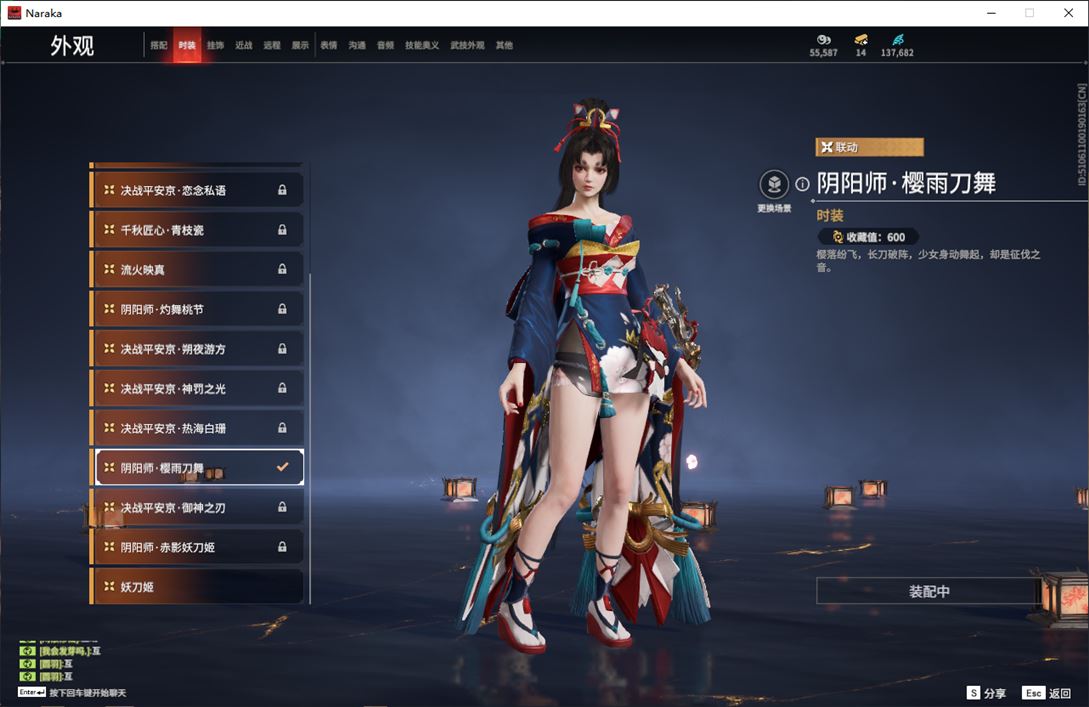This screenshot has height=707, width=1089.
Task: Click the 更换场景 scene change icon
Action: (774, 185)
